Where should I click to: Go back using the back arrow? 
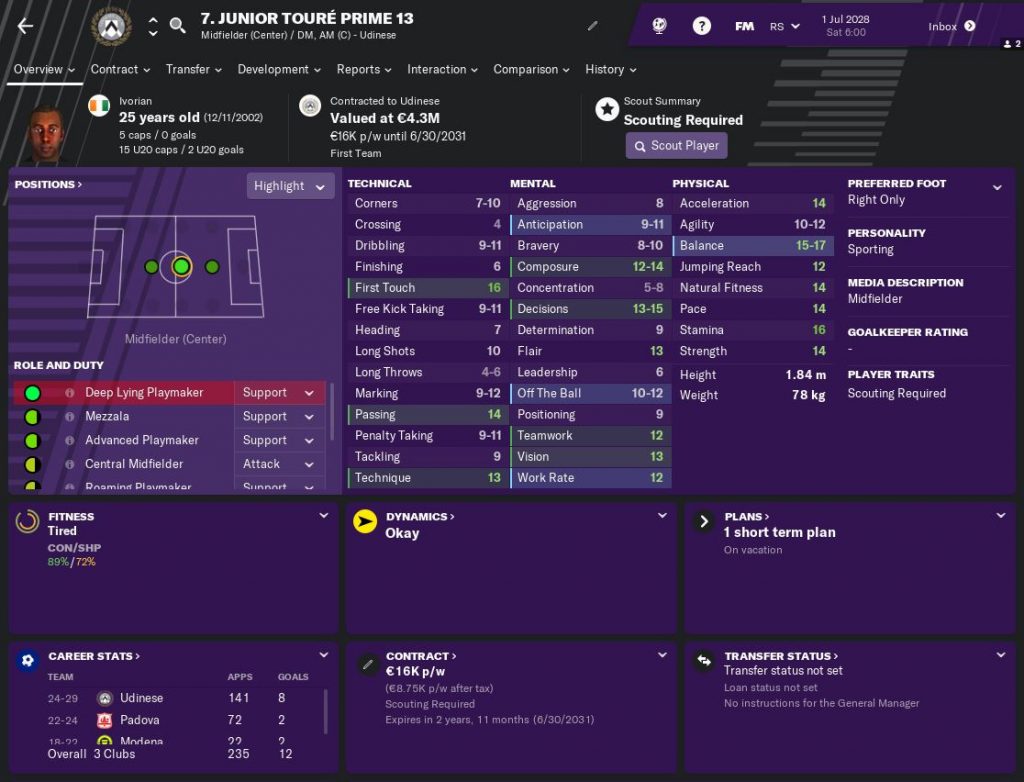(x=26, y=26)
